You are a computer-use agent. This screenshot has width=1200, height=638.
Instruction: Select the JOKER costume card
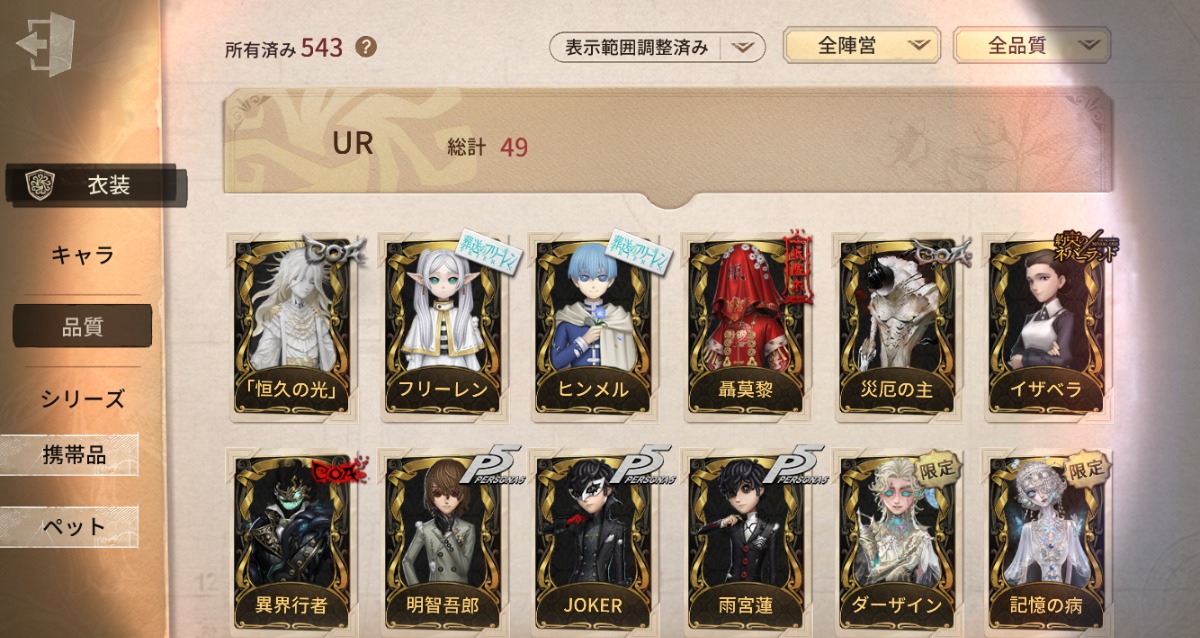(594, 540)
